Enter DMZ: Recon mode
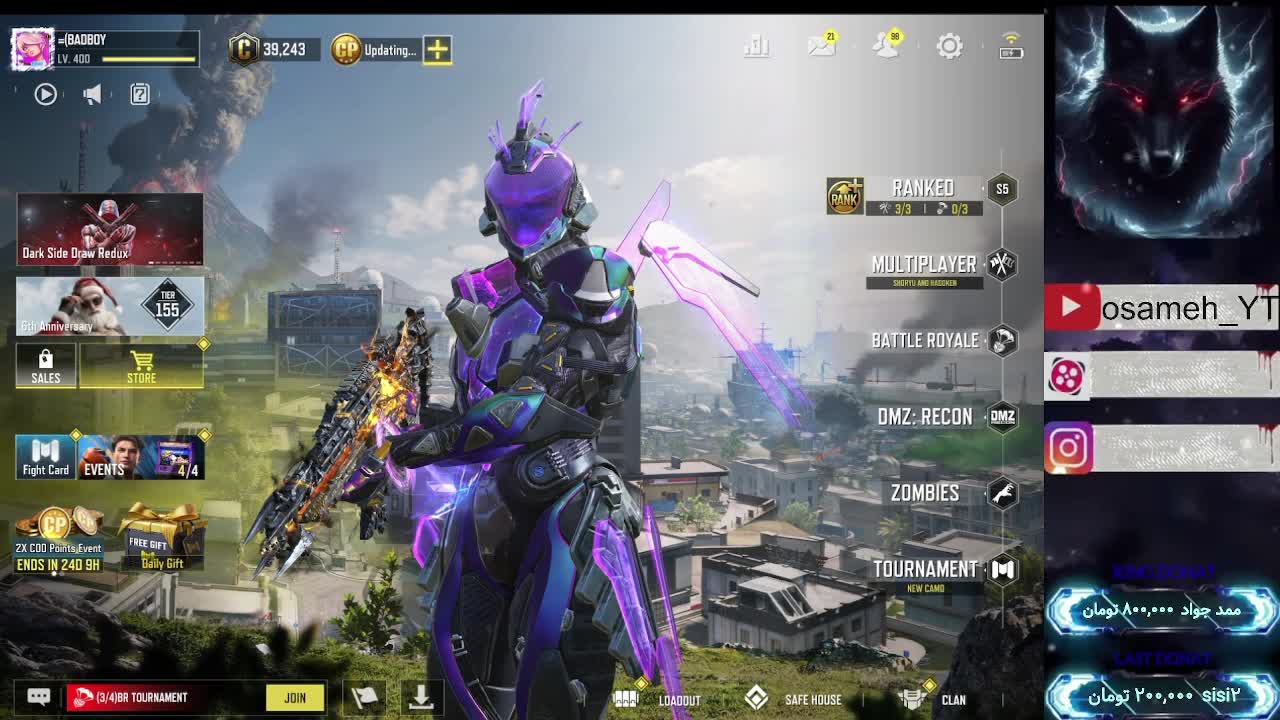Image resolution: width=1280 pixels, height=720 pixels. [x=925, y=417]
